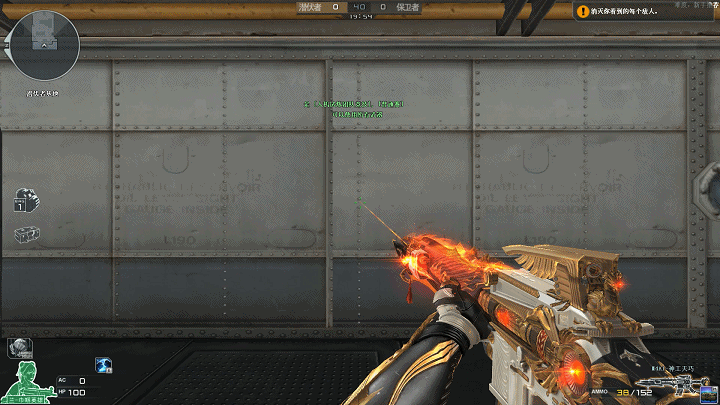This screenshot has height=405, width=720.
Task: Open the supply crate icon
Action: point(27,234)
